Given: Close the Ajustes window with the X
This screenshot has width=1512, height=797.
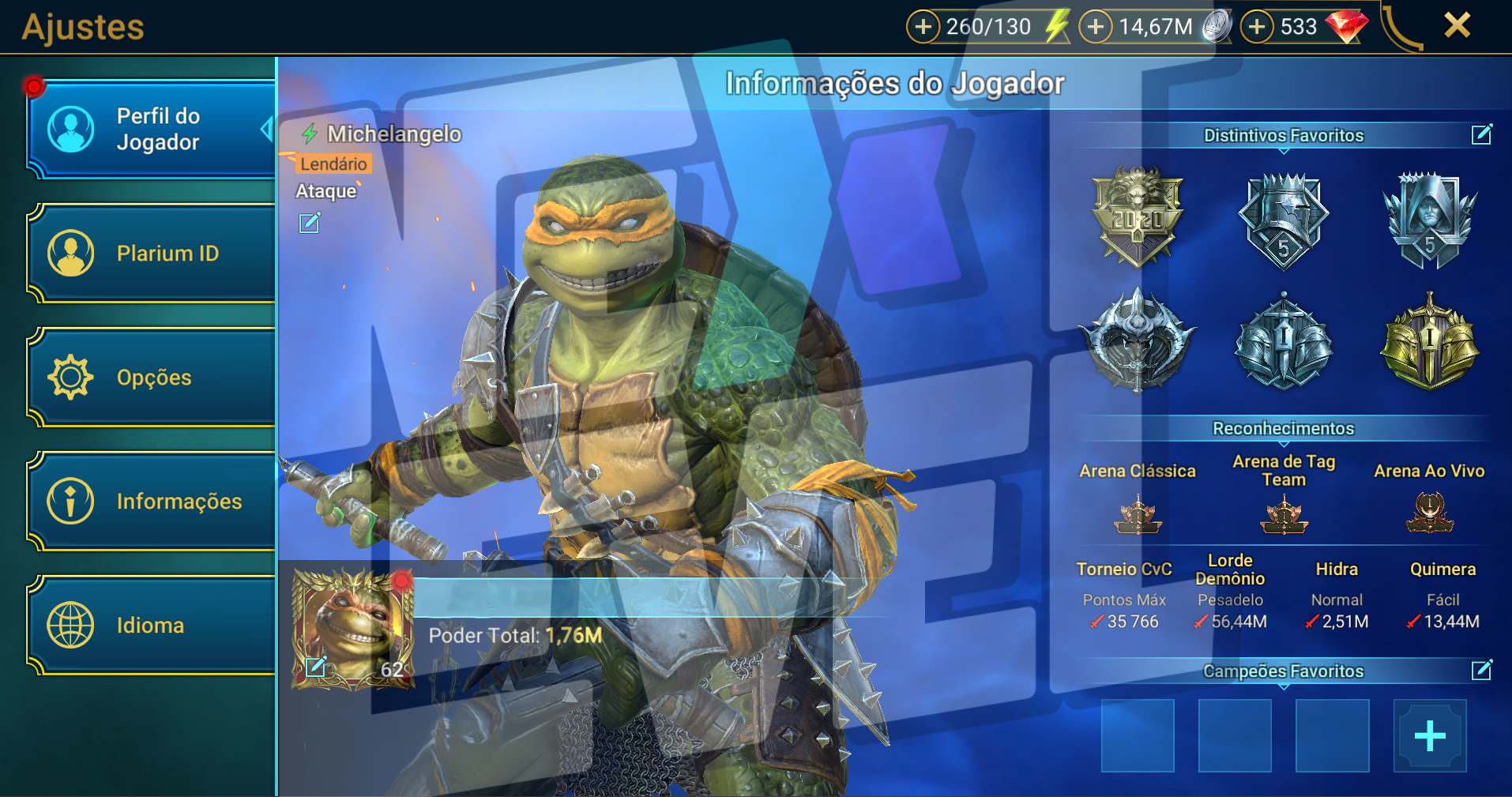Looking at the screenshot, I should 1457,25.
